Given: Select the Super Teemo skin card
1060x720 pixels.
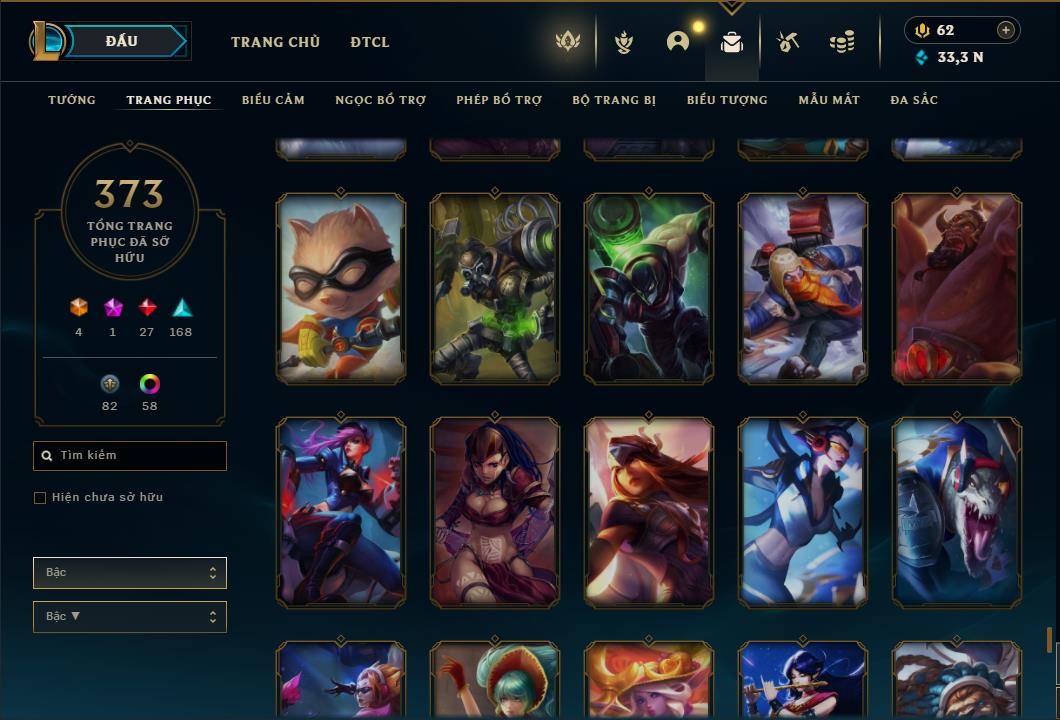Looking at the screenshot, I should tap(341, 288).
